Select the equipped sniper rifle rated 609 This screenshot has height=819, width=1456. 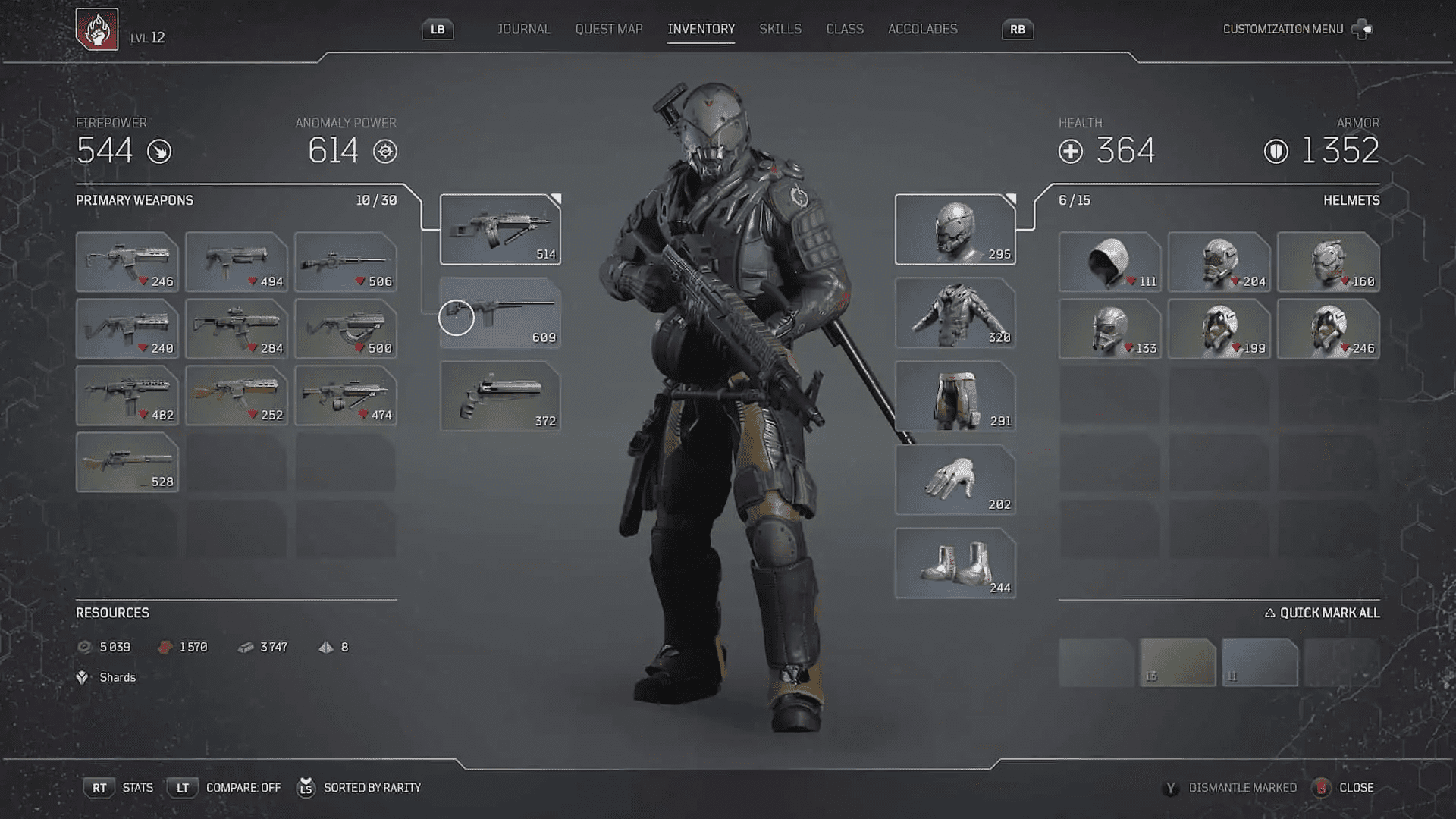pos(500,312)
